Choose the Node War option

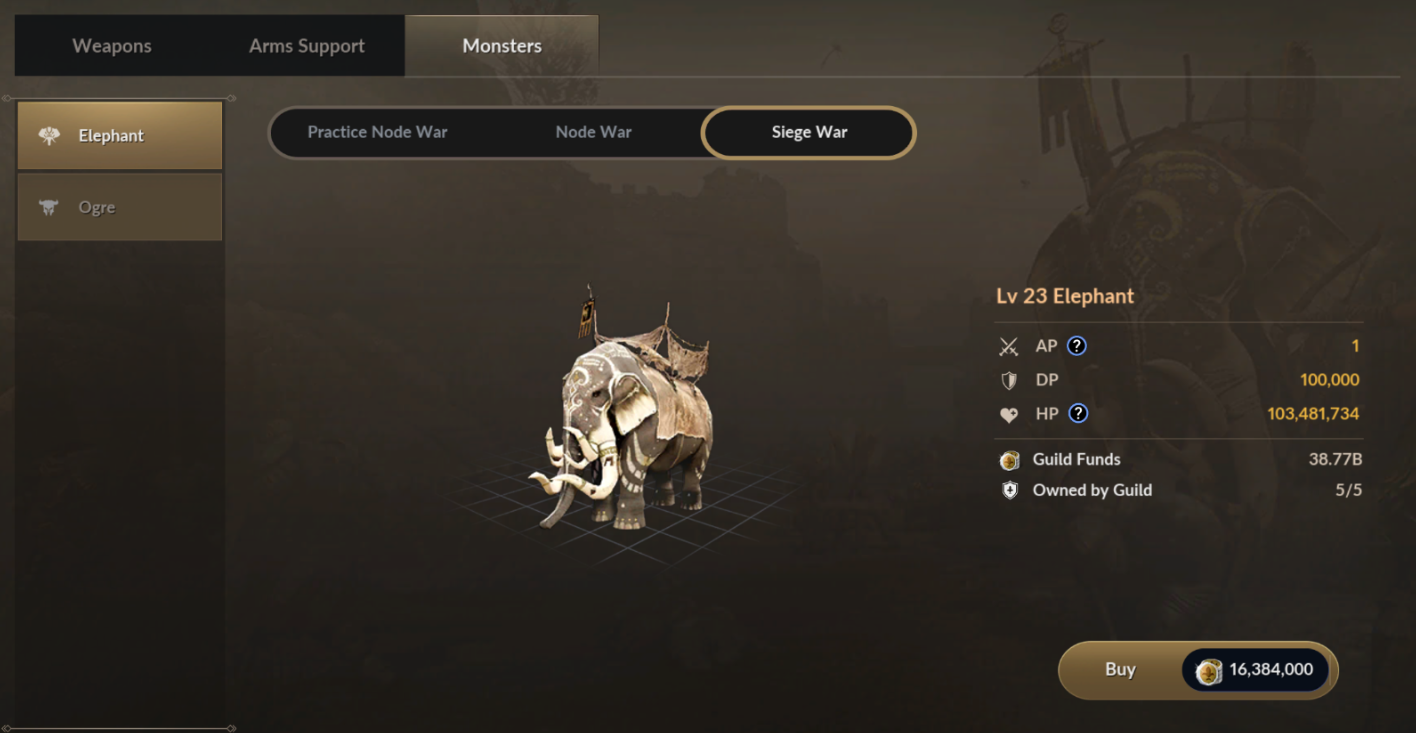click(593, 132)
